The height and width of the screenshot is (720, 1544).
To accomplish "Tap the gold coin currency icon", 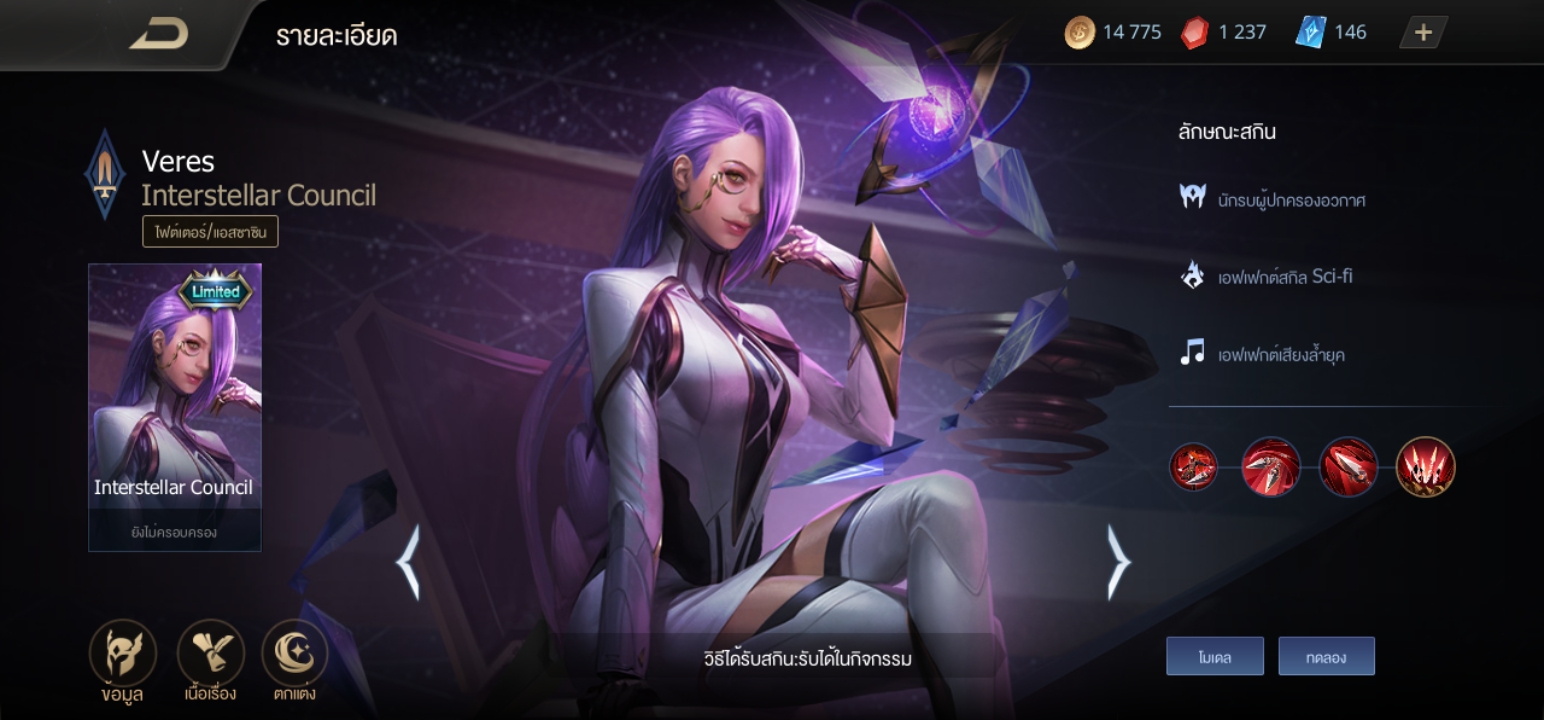I will pyautogui.click(x=1080, y=33).
